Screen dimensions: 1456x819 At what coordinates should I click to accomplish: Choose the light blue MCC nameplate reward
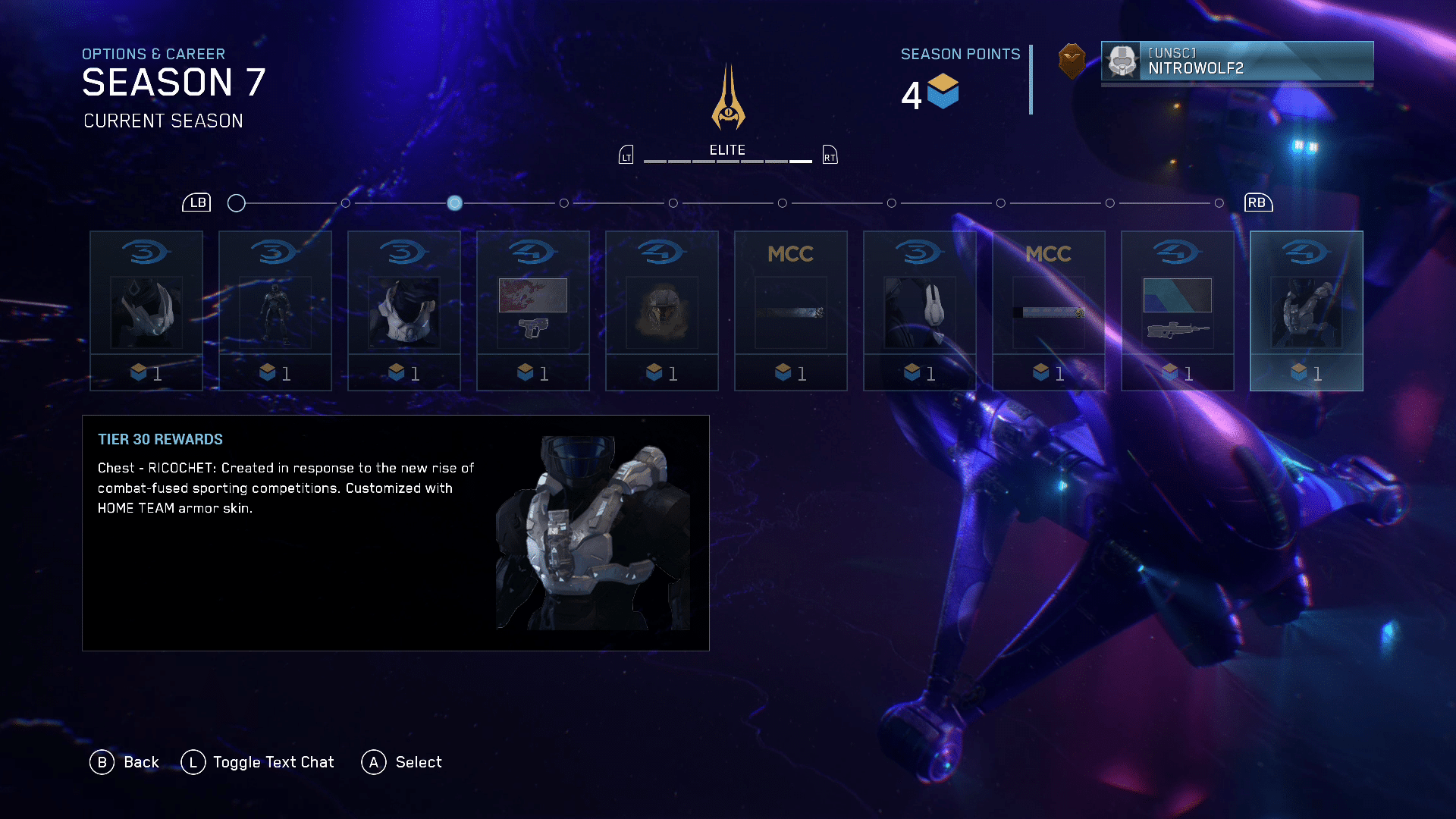click(1049, 311)
